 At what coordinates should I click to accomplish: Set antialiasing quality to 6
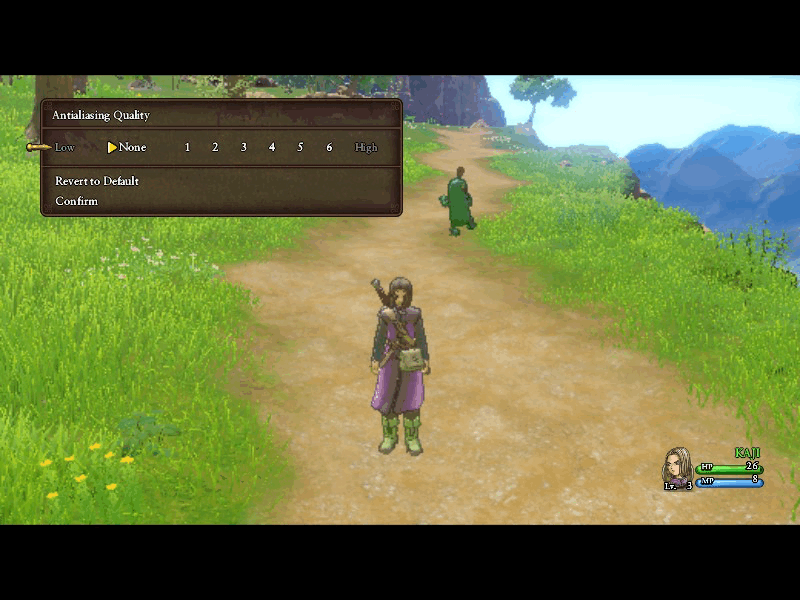pos(329,147)
